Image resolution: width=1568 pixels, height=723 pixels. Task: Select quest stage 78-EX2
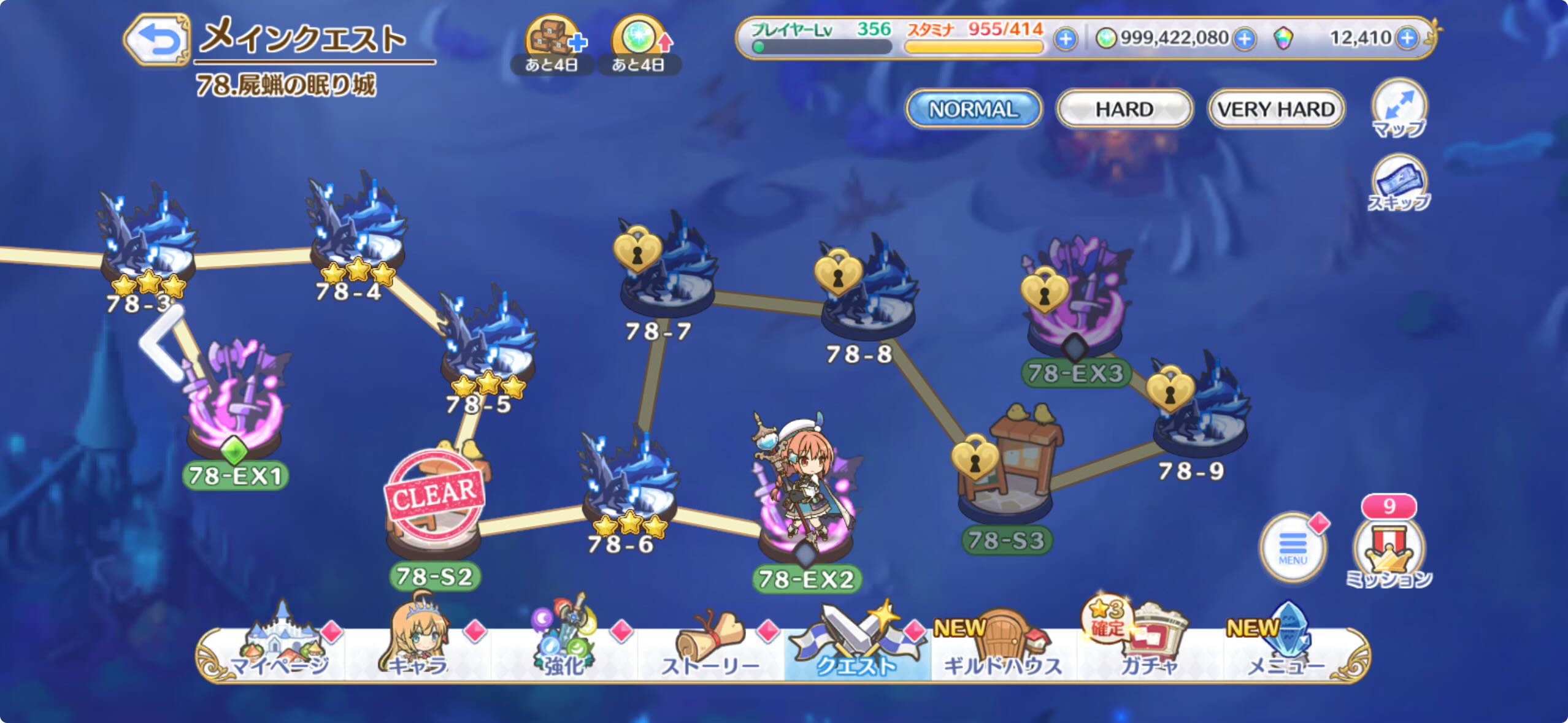(x=805, y=521)
